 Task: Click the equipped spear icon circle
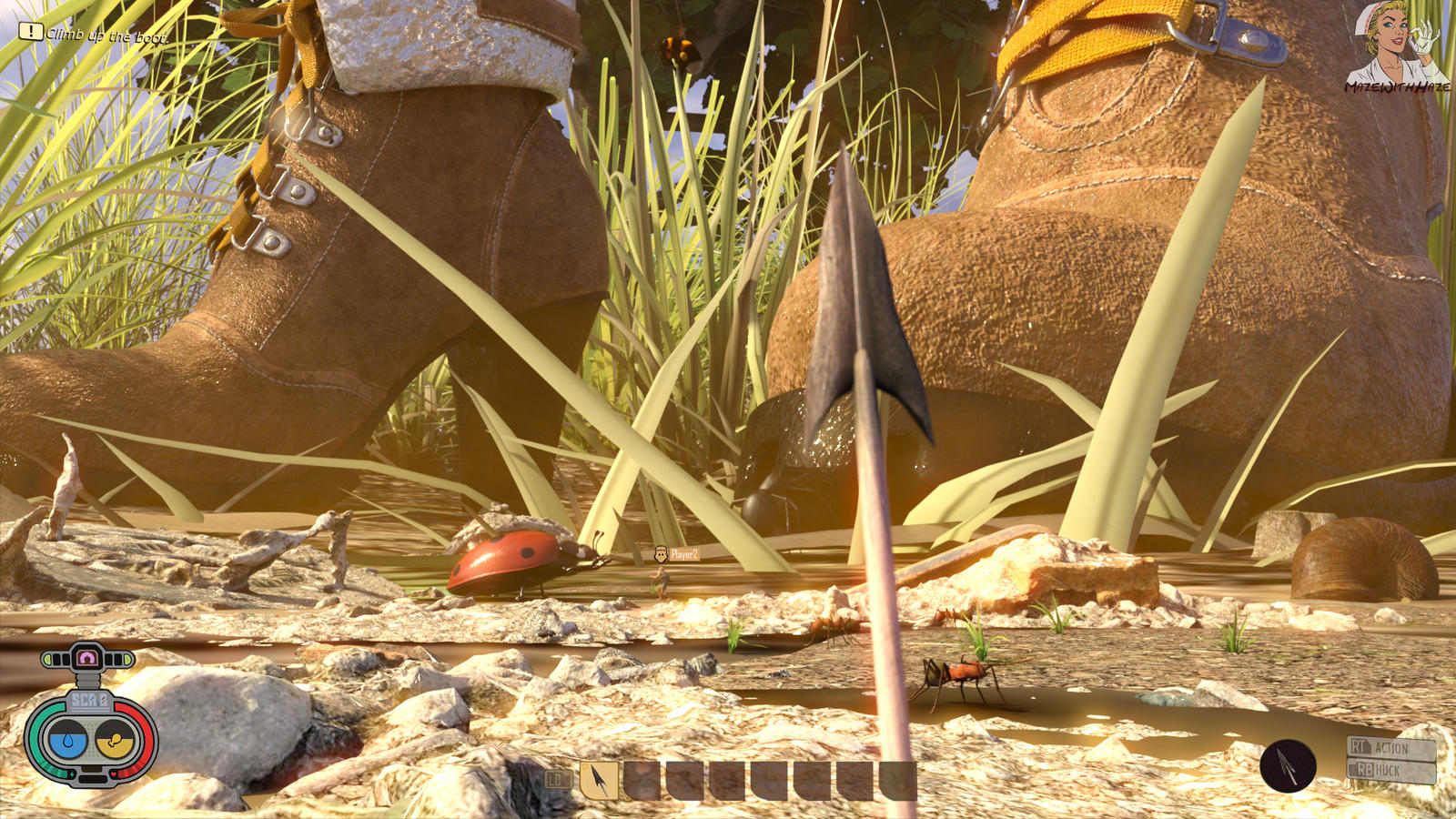[1288, 766]
